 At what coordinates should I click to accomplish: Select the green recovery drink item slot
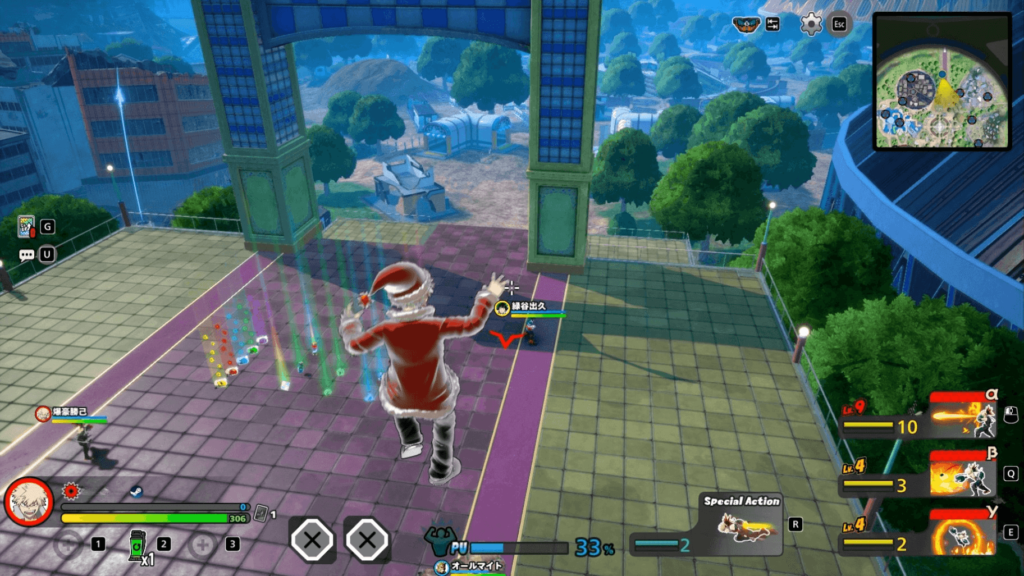(137, 544)
